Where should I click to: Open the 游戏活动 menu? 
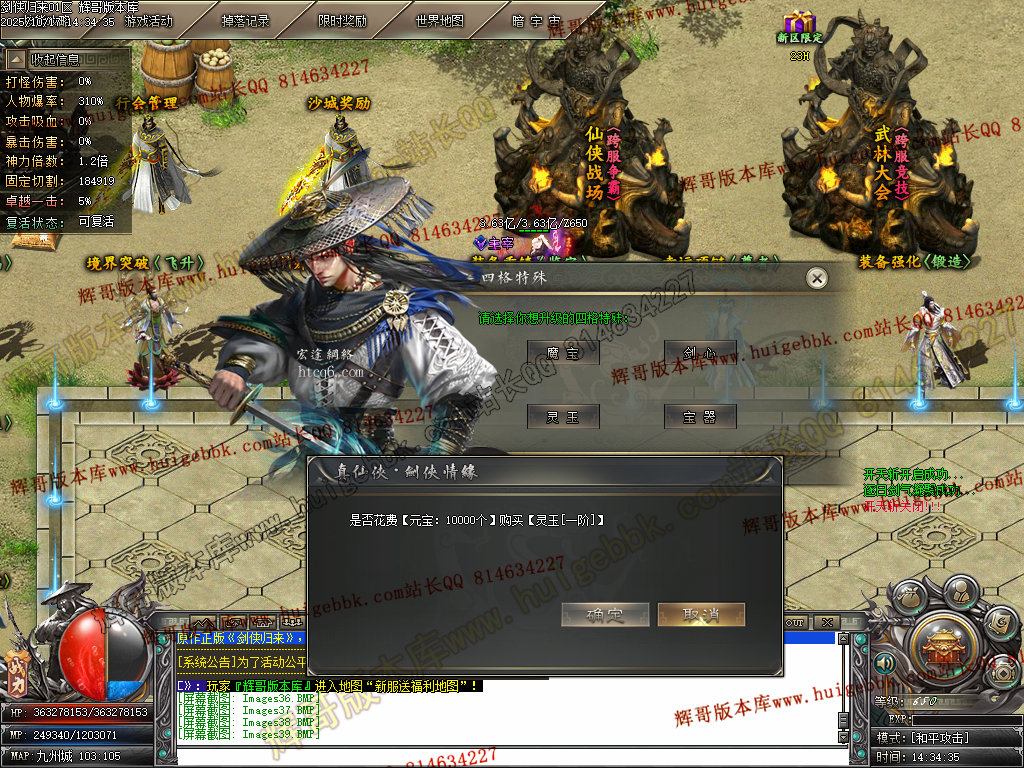click(148, 20)
